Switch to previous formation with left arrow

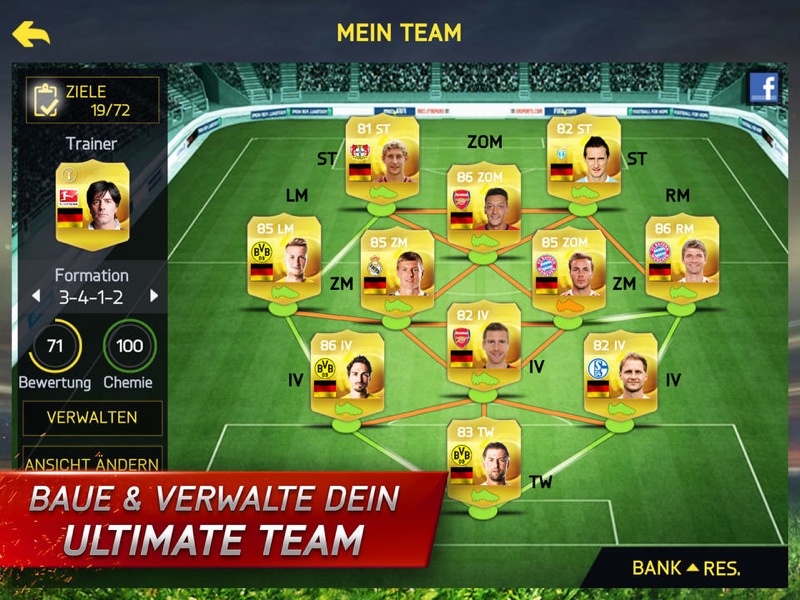tap(36, 296)
